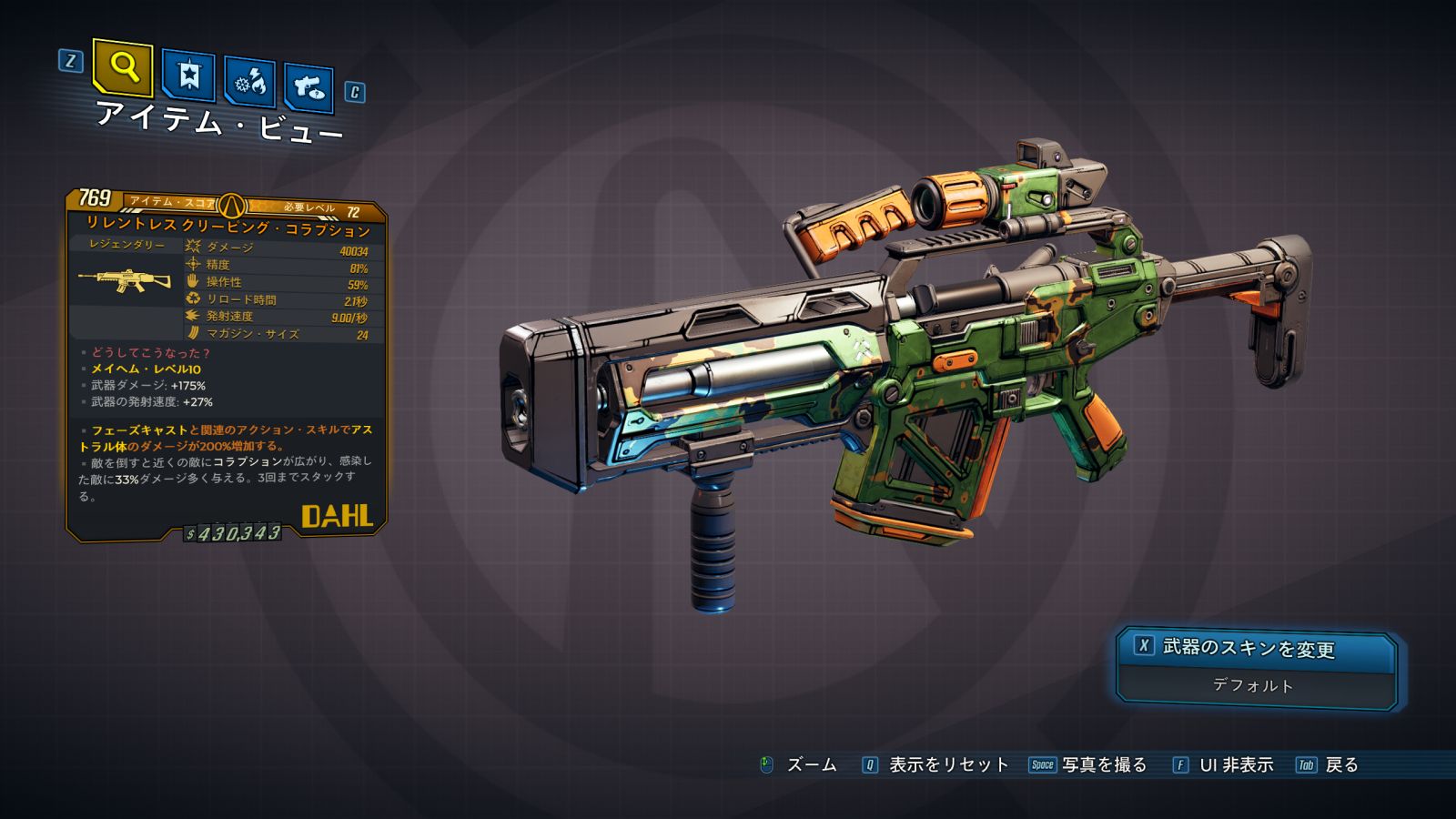Click the weapon thumbnail on the item card
1456x819 pixels.
tap(126, 279)
